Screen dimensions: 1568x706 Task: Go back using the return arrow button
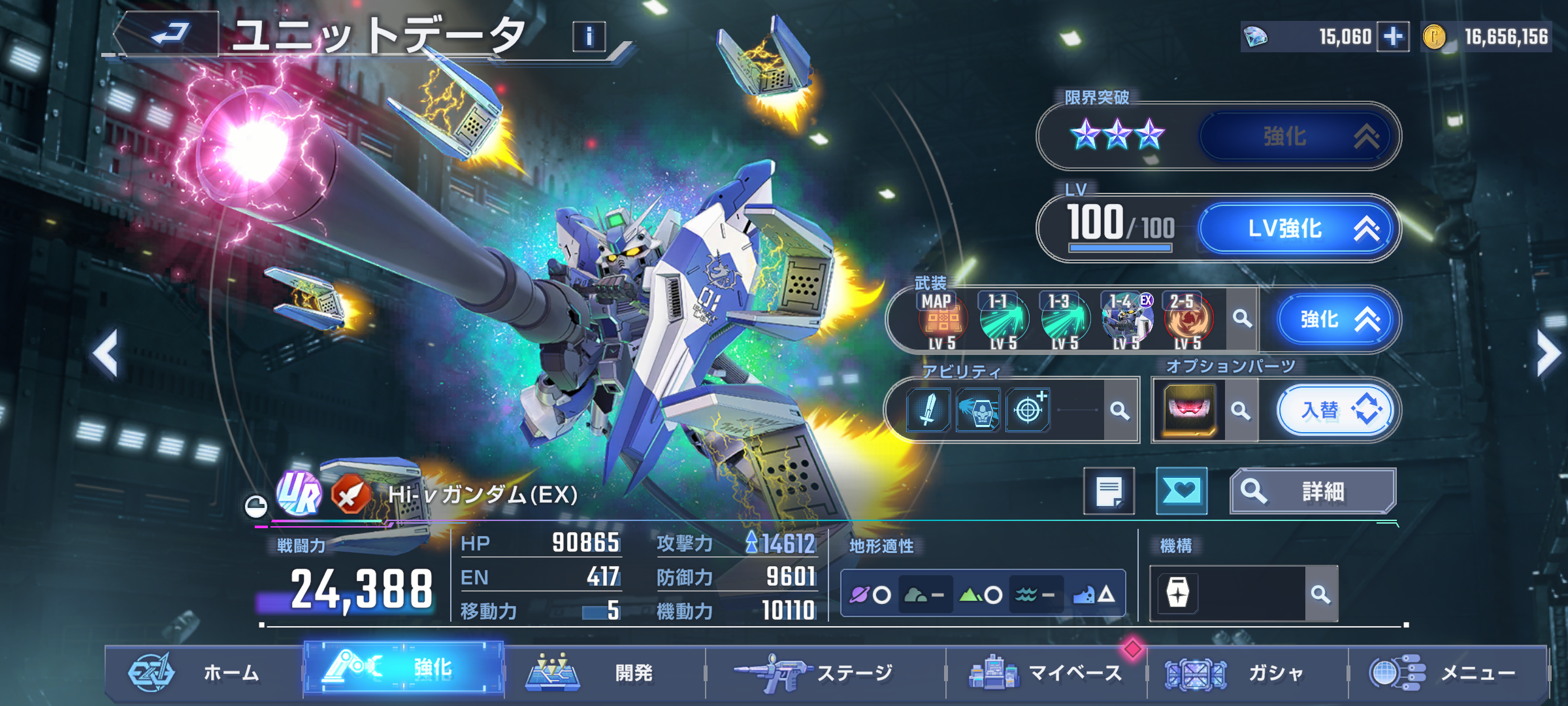[x=168, y=34]
